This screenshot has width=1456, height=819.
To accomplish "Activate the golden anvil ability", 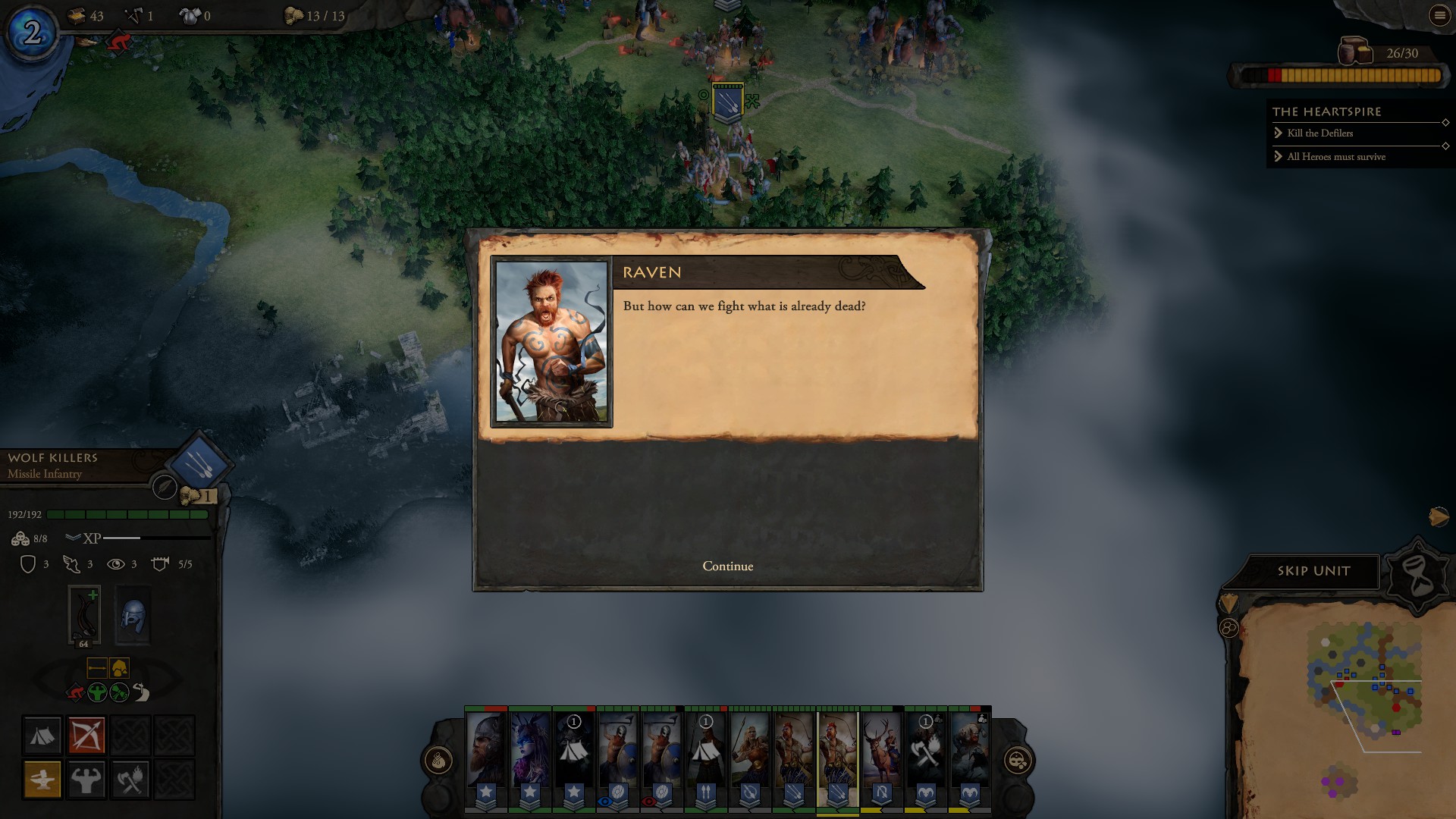I will (x=42, y=779).
